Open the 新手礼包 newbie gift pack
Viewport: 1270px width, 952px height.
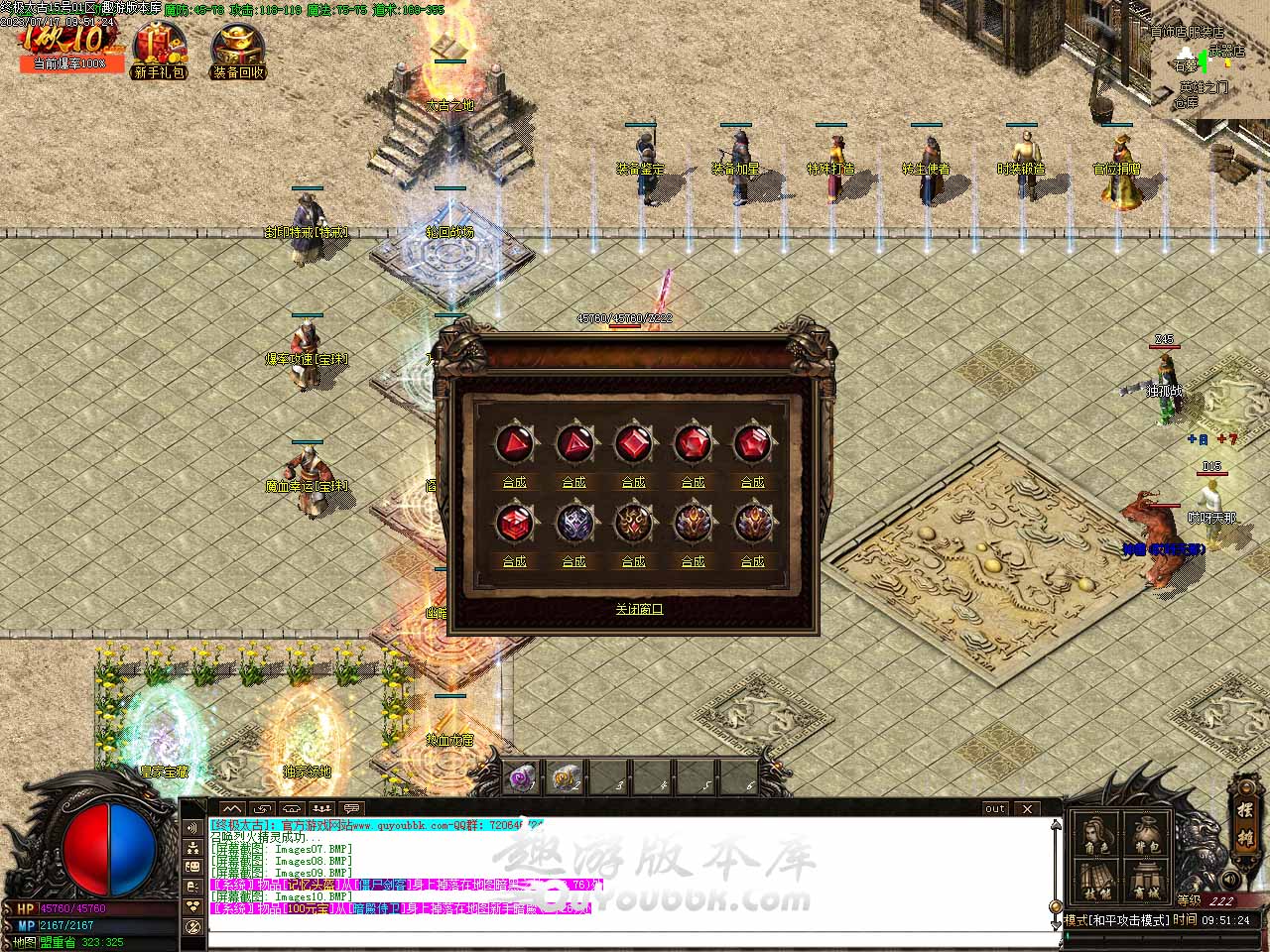point(159,52)
